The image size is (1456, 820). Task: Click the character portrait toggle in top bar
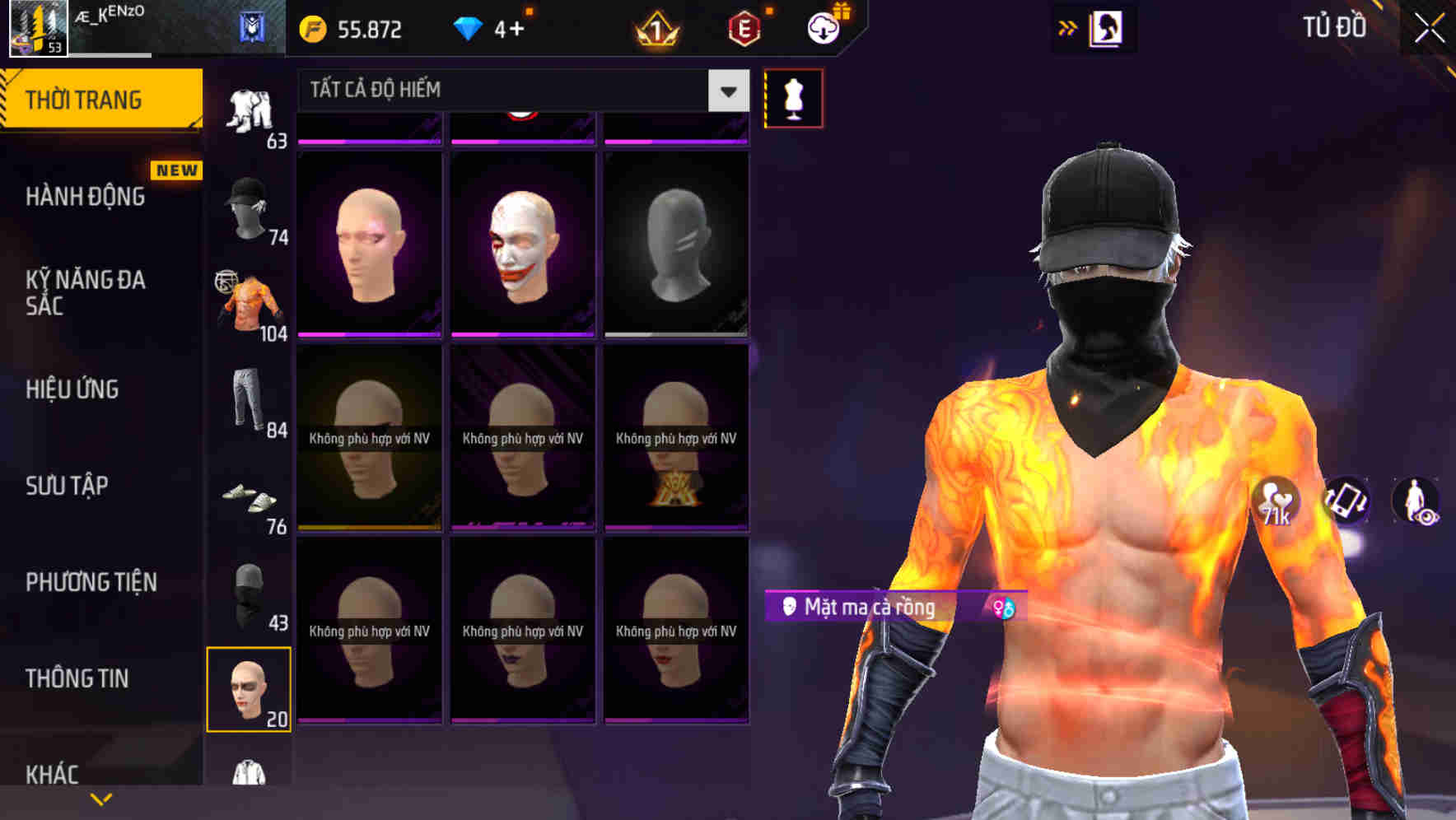pyautogui.click(x=1107, y=28)
